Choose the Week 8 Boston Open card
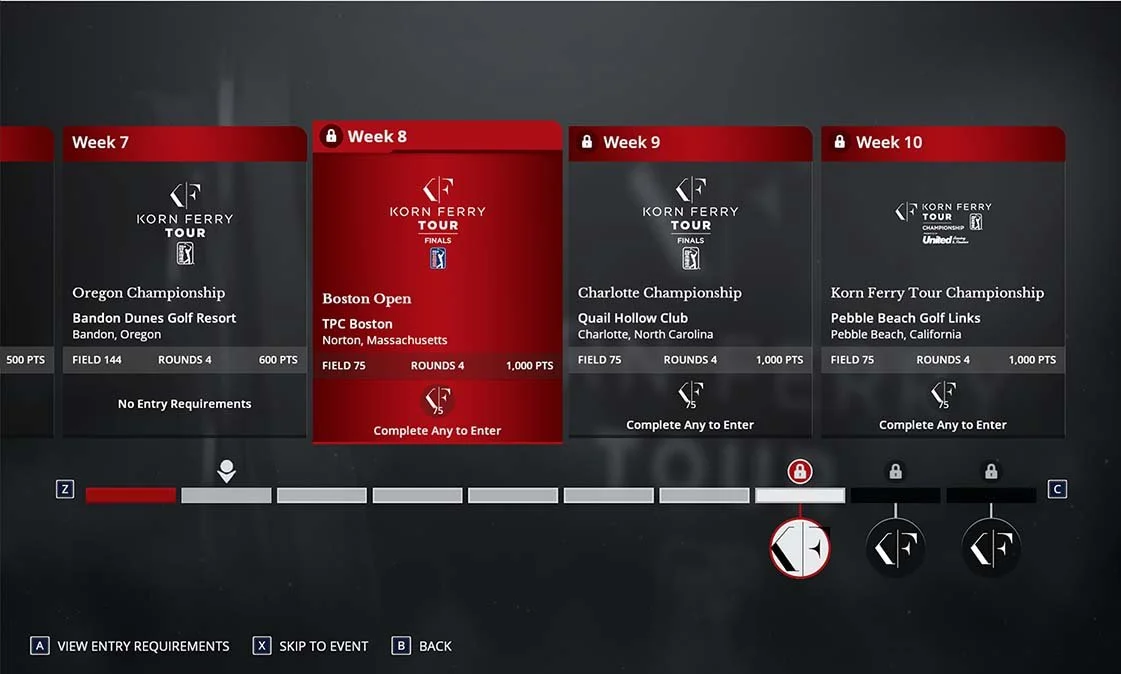The width and height of the screenshot is (1121, 674). pyautogui.click(x=437, y=282)
